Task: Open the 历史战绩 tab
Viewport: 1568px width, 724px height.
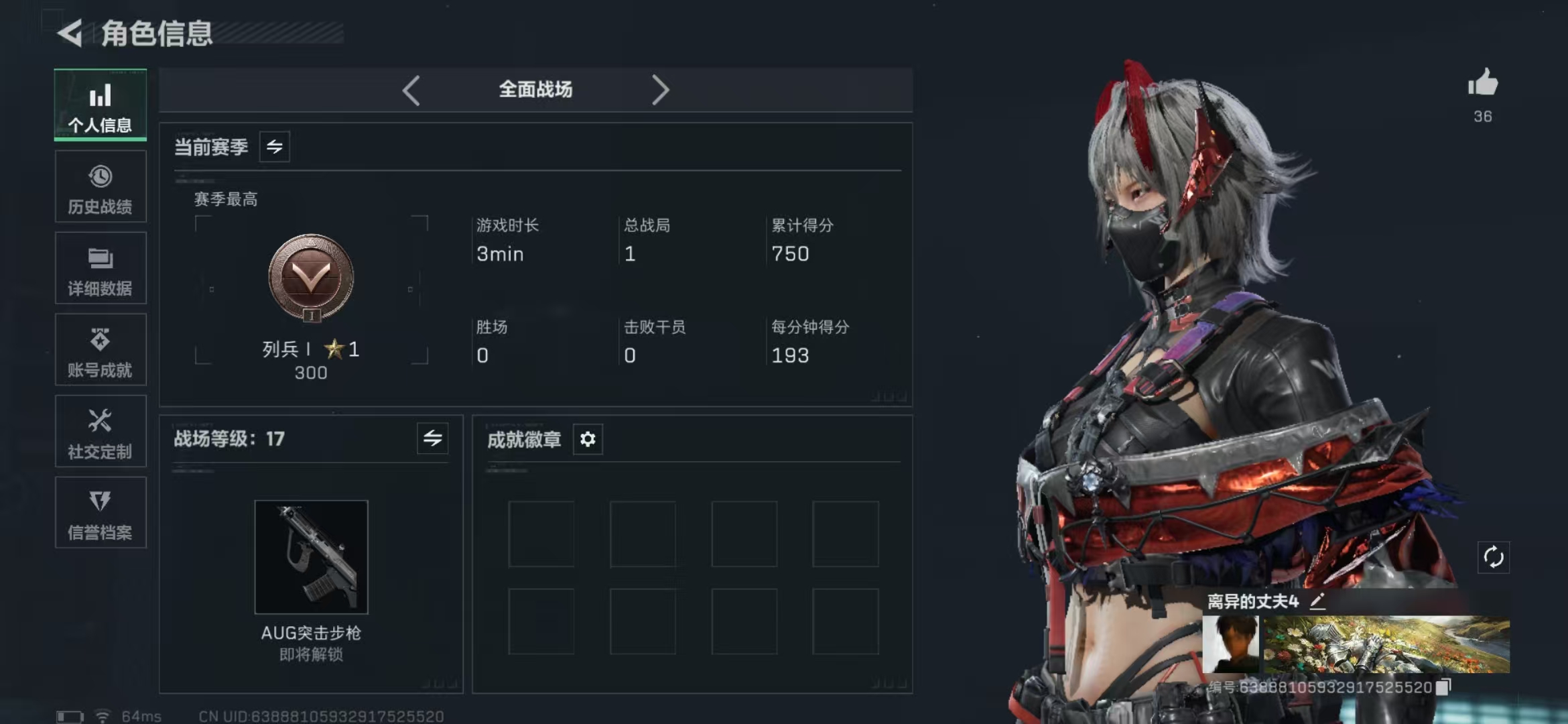Action: [x=101, y=187]
